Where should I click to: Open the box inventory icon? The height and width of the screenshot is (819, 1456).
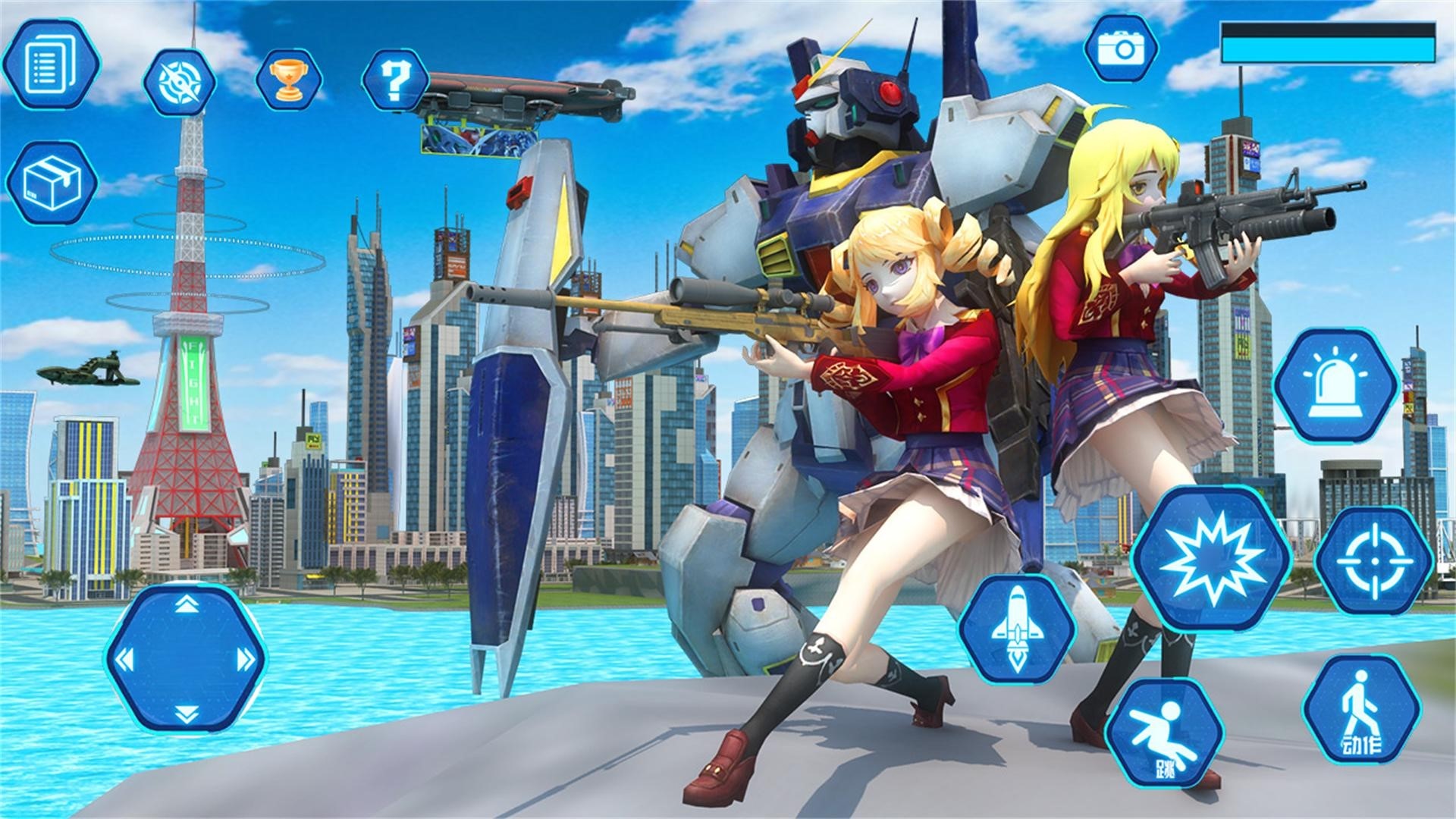pyautogui.click(x=52, y=183)
